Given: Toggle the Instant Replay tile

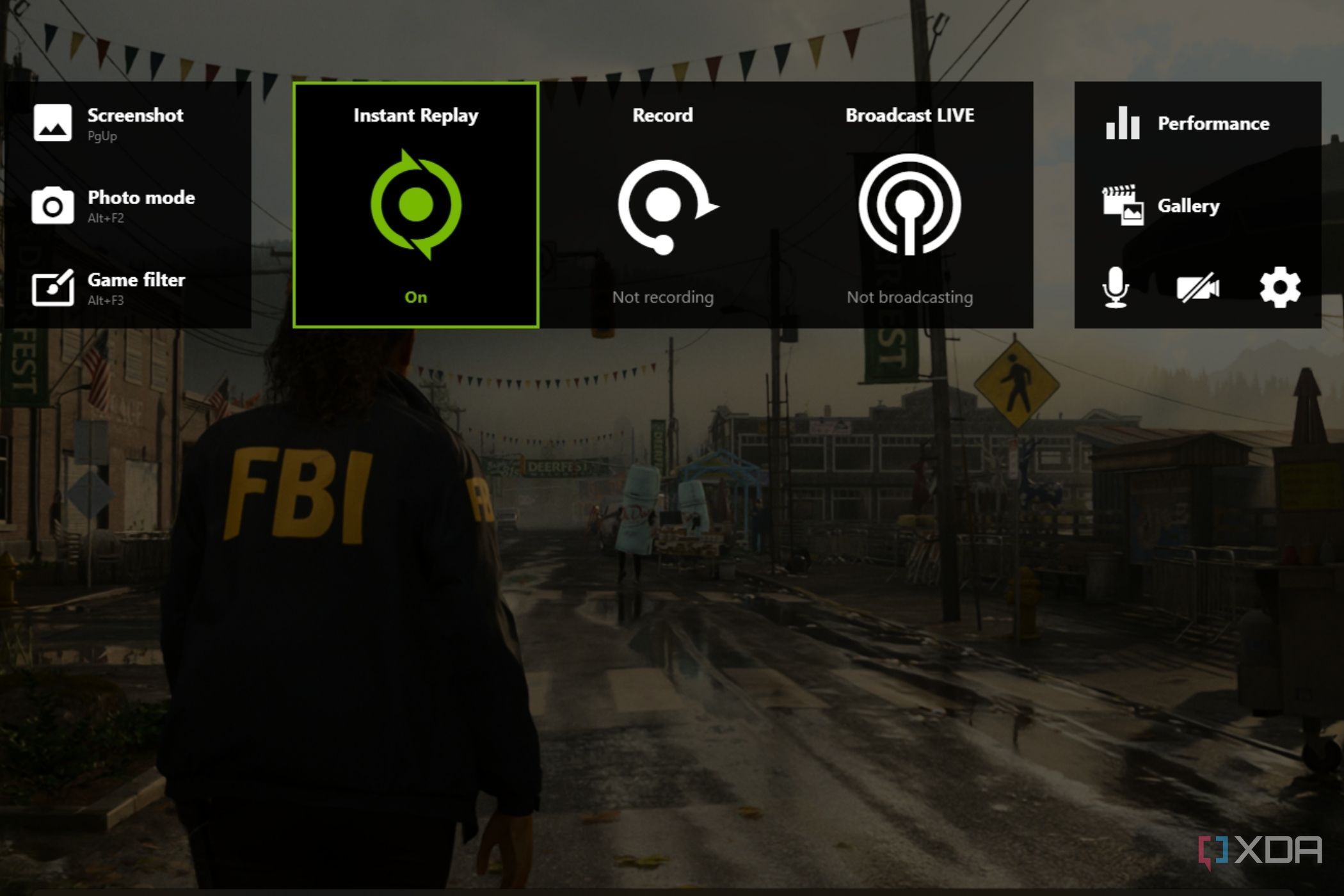Looking at the screenshot, I should (416, 205).
